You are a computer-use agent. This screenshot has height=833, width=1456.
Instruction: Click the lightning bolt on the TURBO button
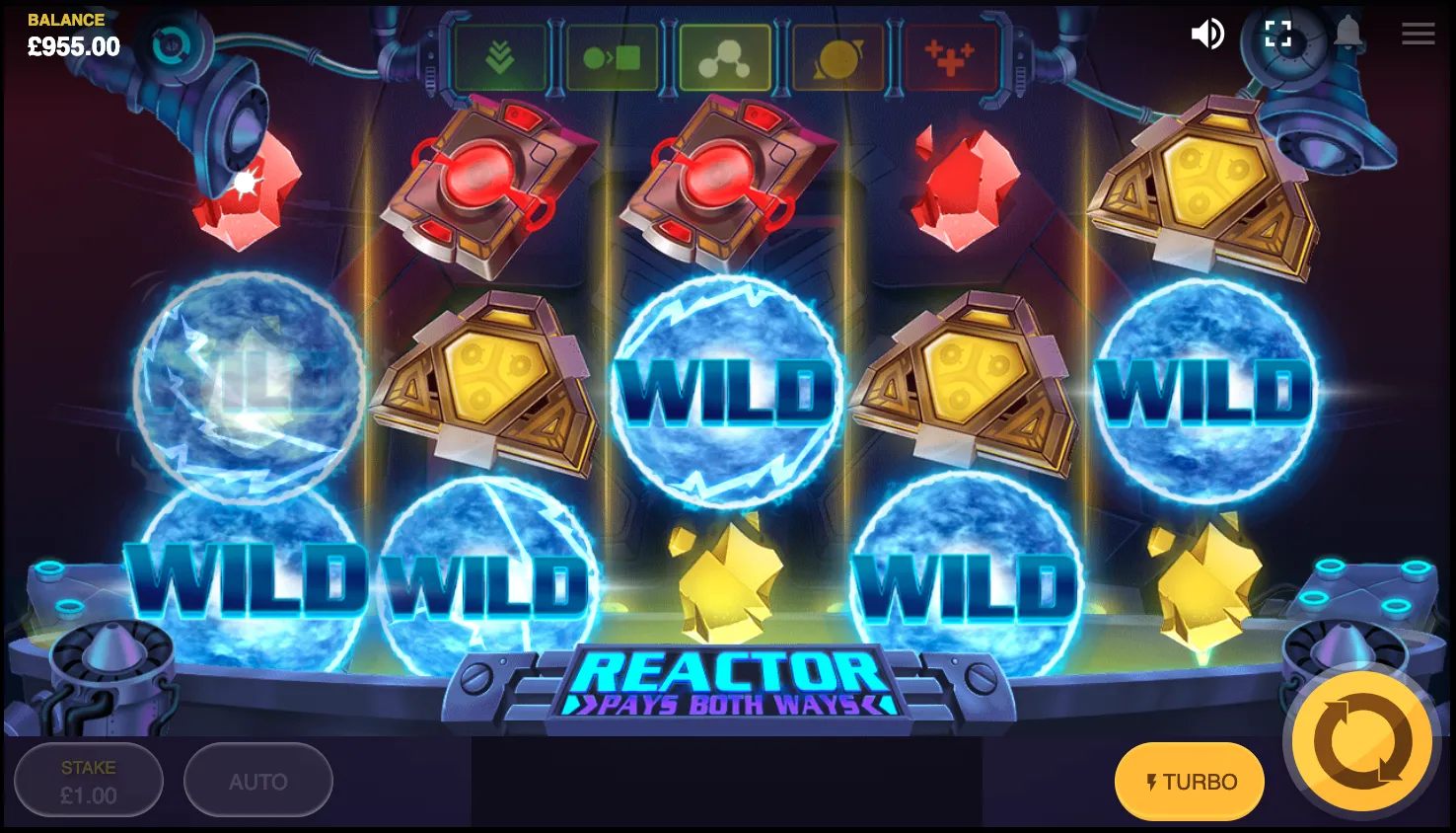tap(1152, 781)
